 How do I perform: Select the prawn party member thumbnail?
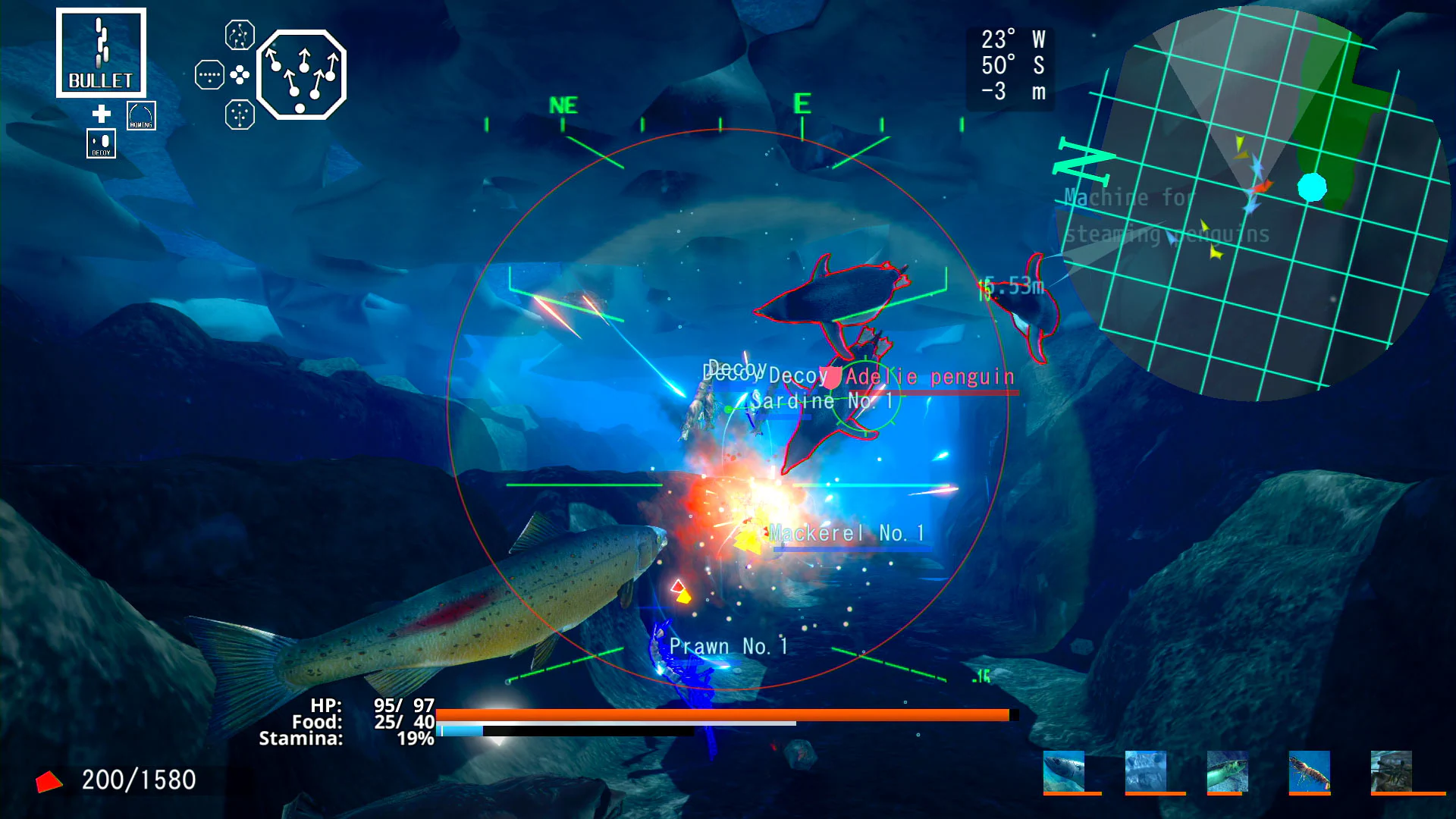1309,771
